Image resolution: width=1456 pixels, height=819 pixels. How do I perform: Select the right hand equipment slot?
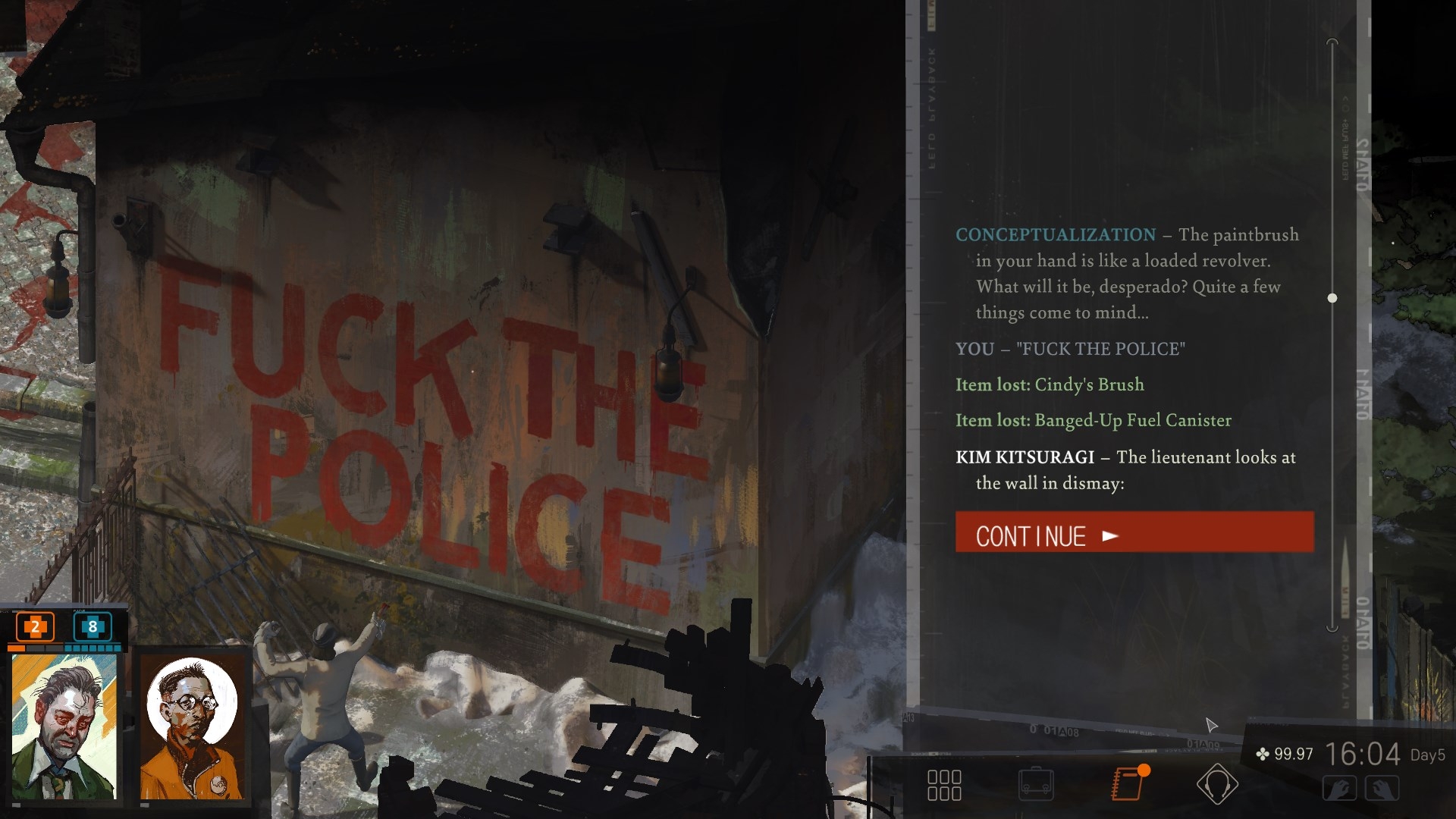pyautogui.click(x=1382, y=789)
